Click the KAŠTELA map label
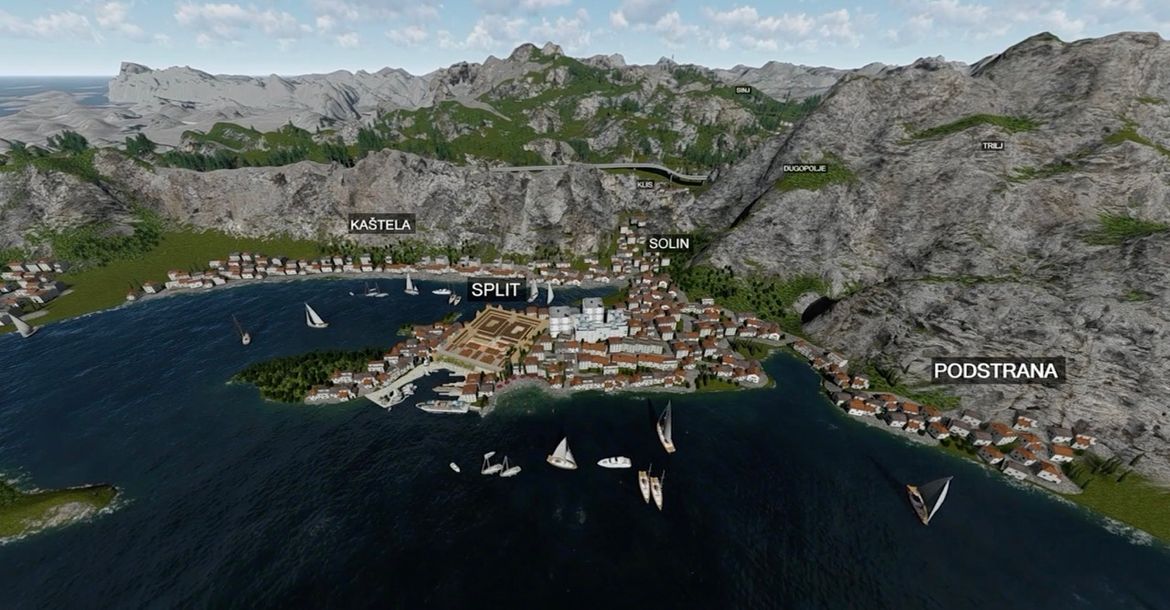Viewport: 1170px width, 610px height. tap(381, 224)
